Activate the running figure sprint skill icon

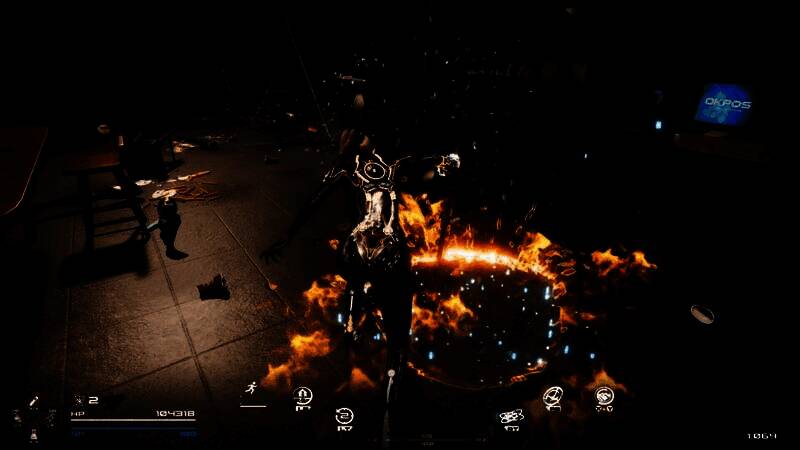(251, 391)
